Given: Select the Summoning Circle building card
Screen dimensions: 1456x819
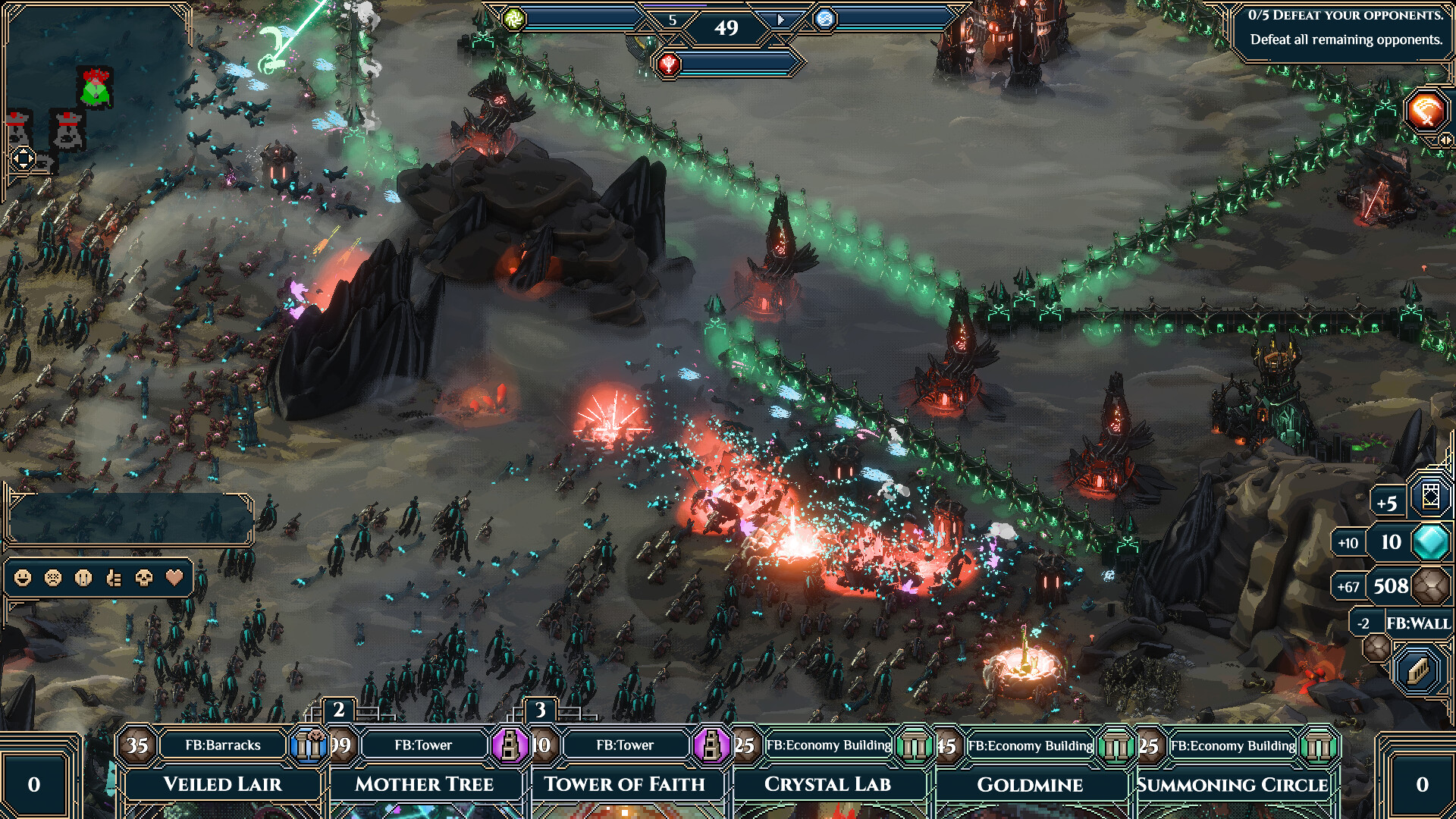Looking at the screenshot, I should (1232, 783).
